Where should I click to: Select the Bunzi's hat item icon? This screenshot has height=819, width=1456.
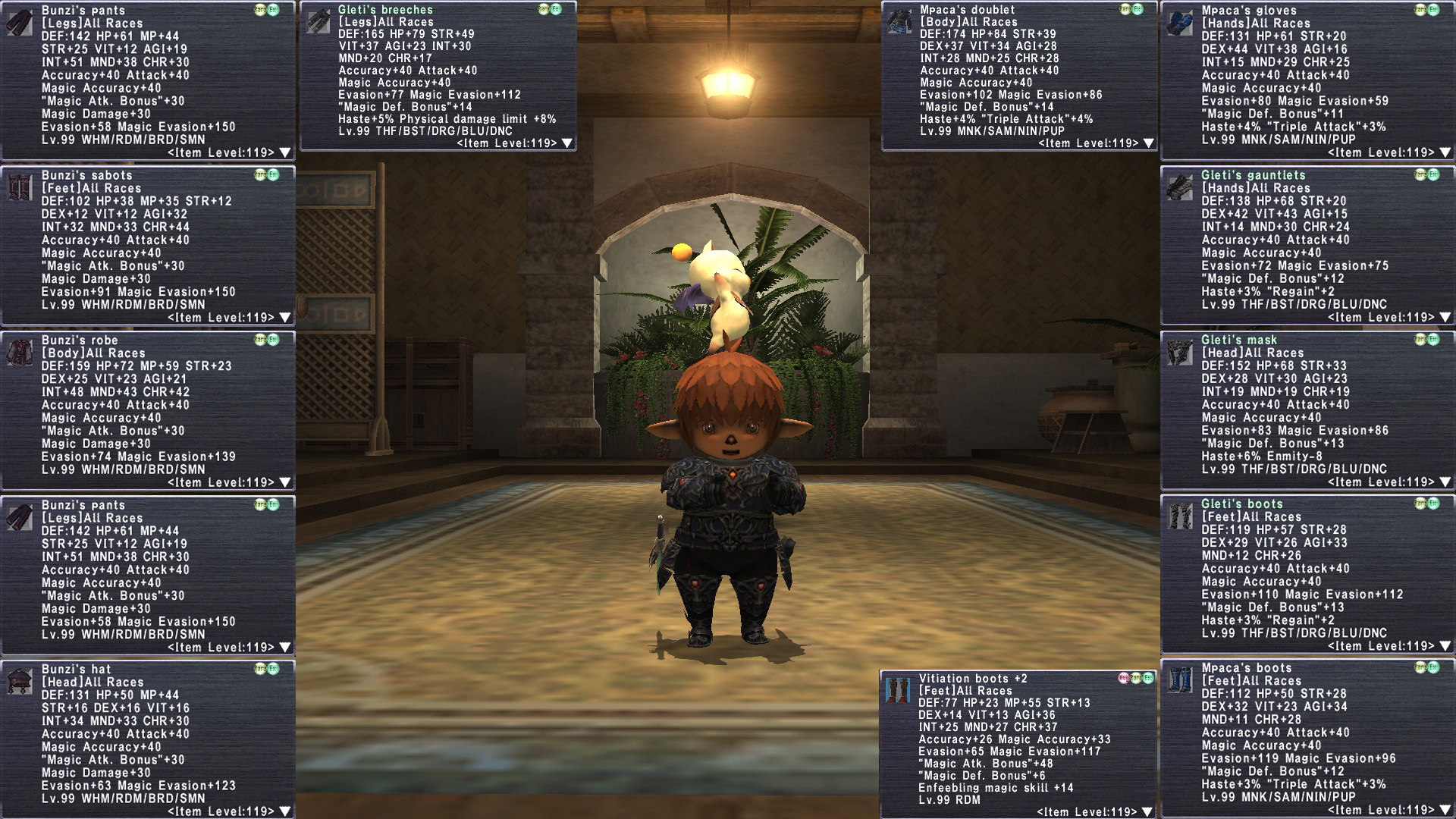pyautogui.click(x=20, y=682)
